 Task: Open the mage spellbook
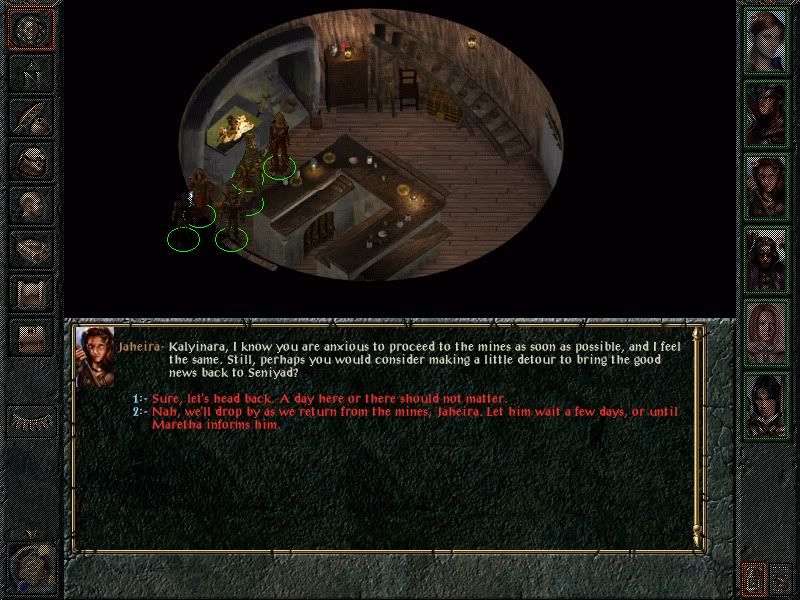[29, 245]
